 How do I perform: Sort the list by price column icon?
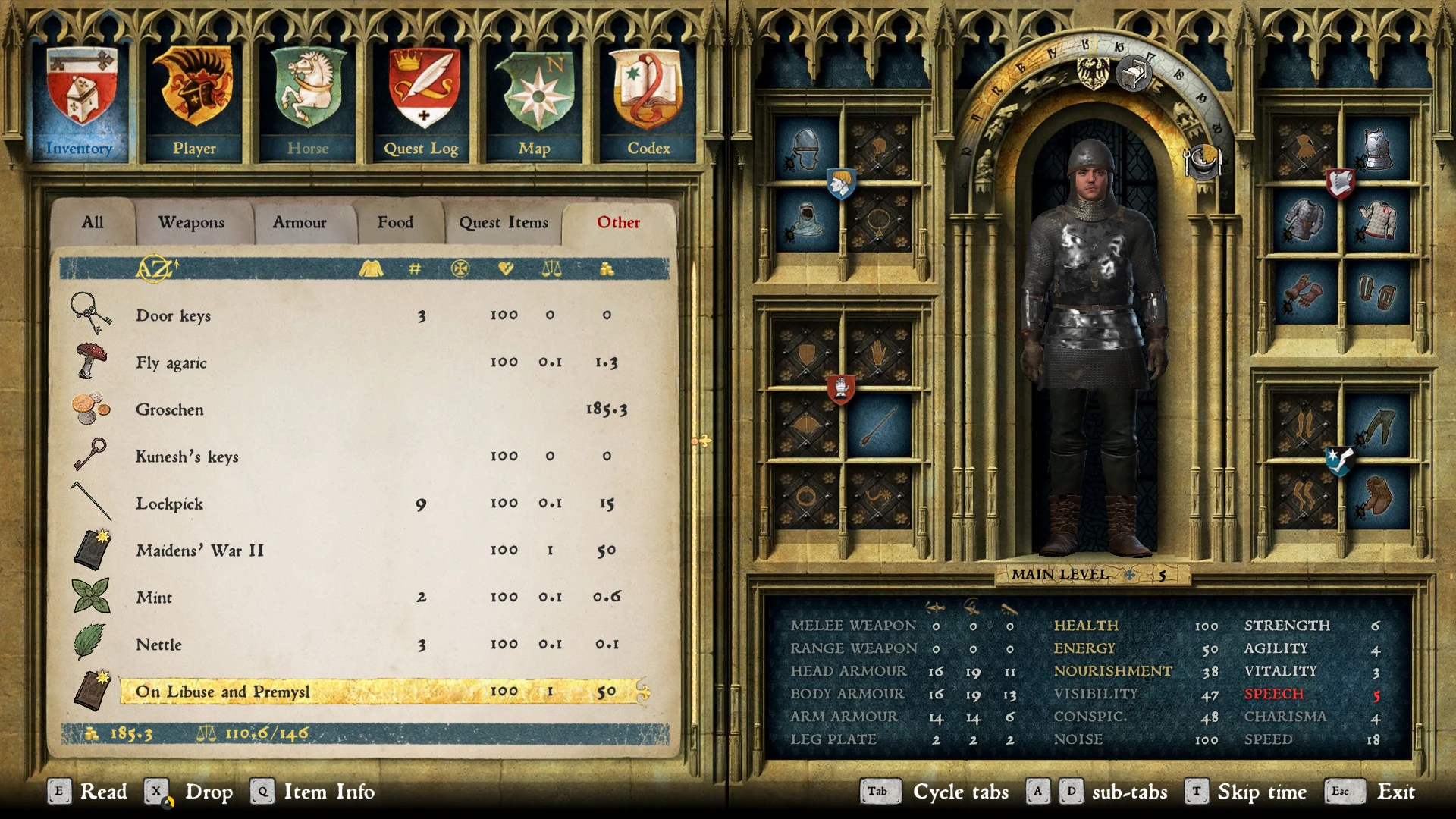607,268
